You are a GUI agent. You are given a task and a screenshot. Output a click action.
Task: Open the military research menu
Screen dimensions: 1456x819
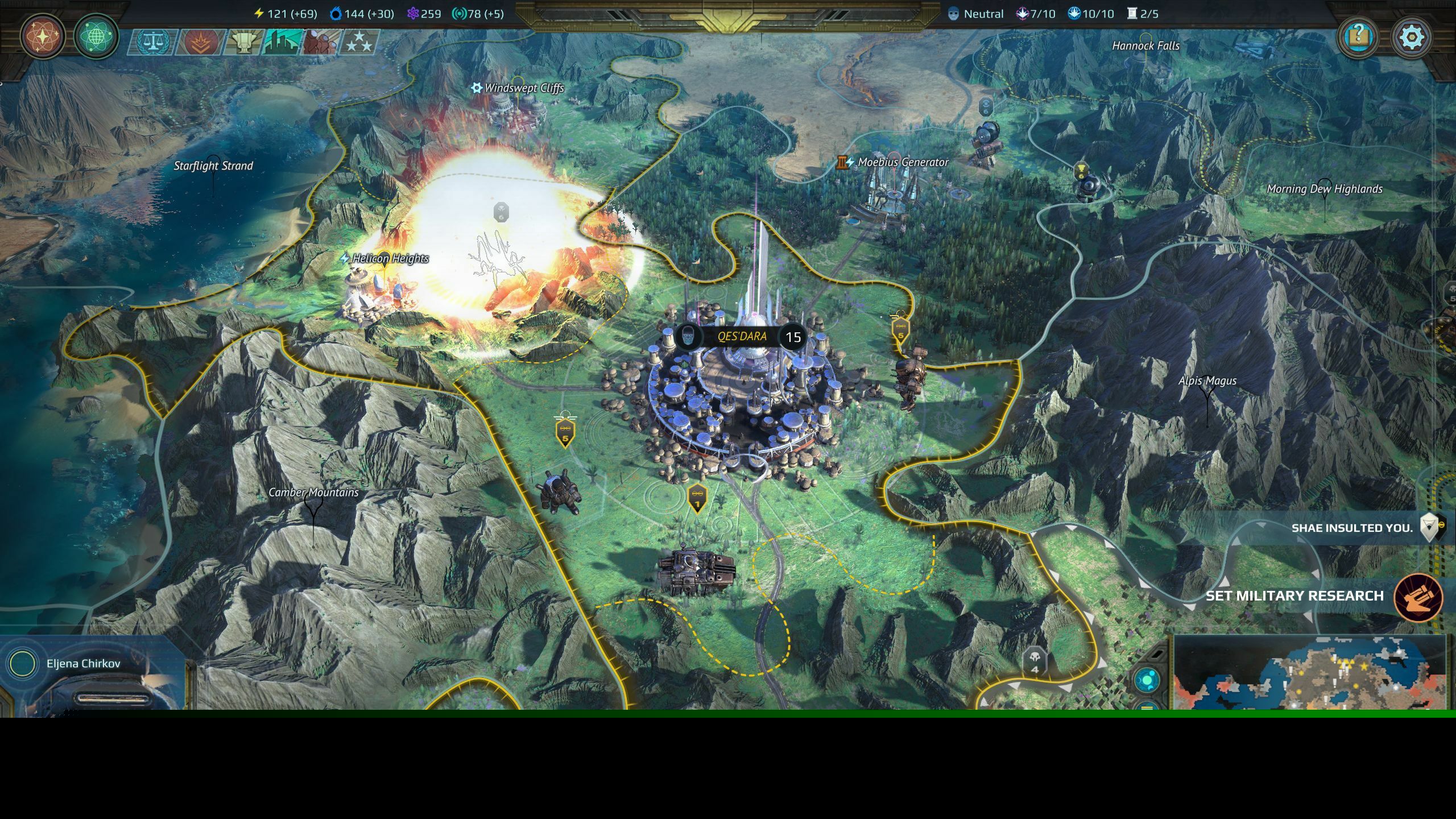pos(43,37)
